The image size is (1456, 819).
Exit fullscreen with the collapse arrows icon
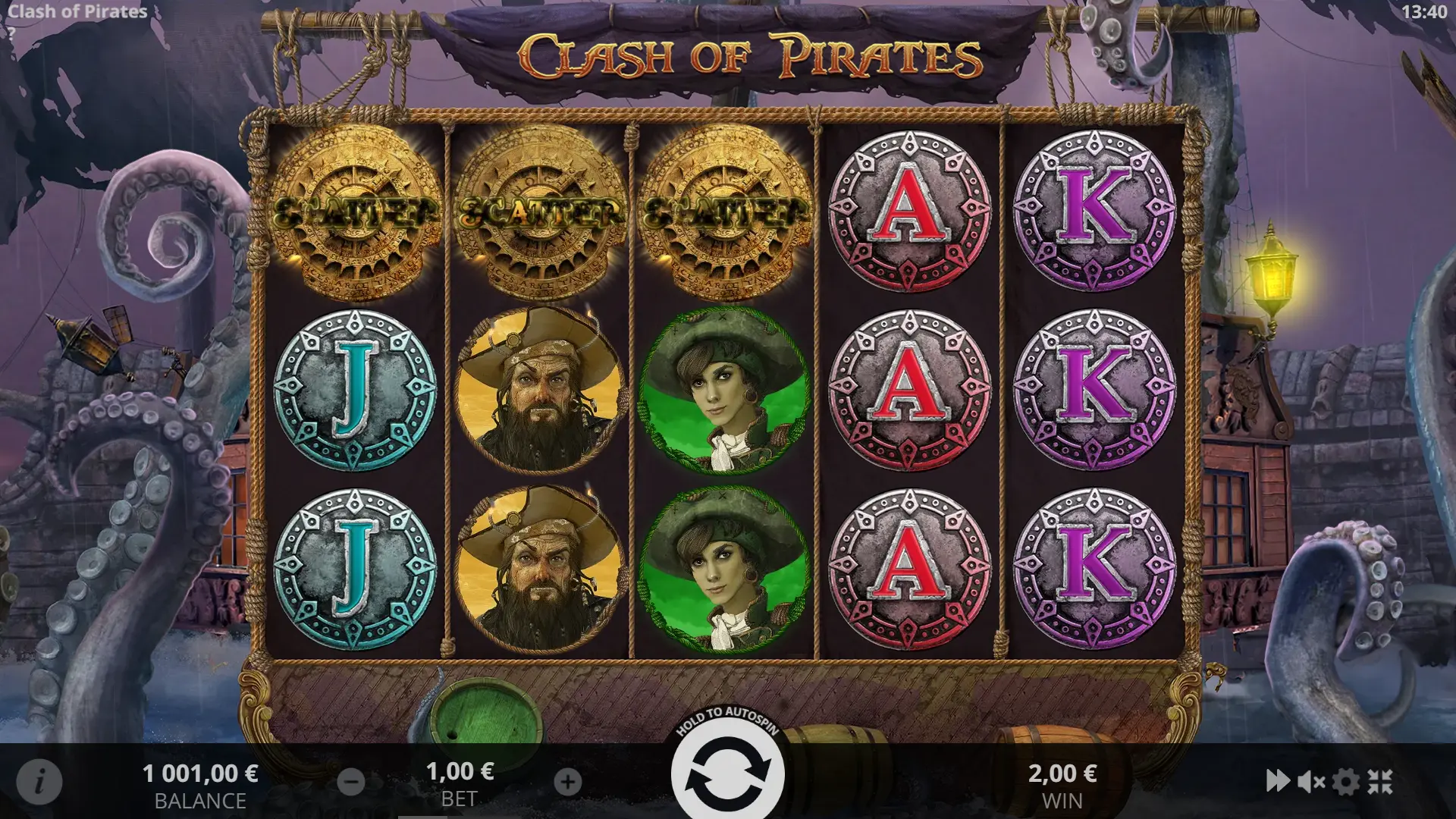coord(1380,781)
